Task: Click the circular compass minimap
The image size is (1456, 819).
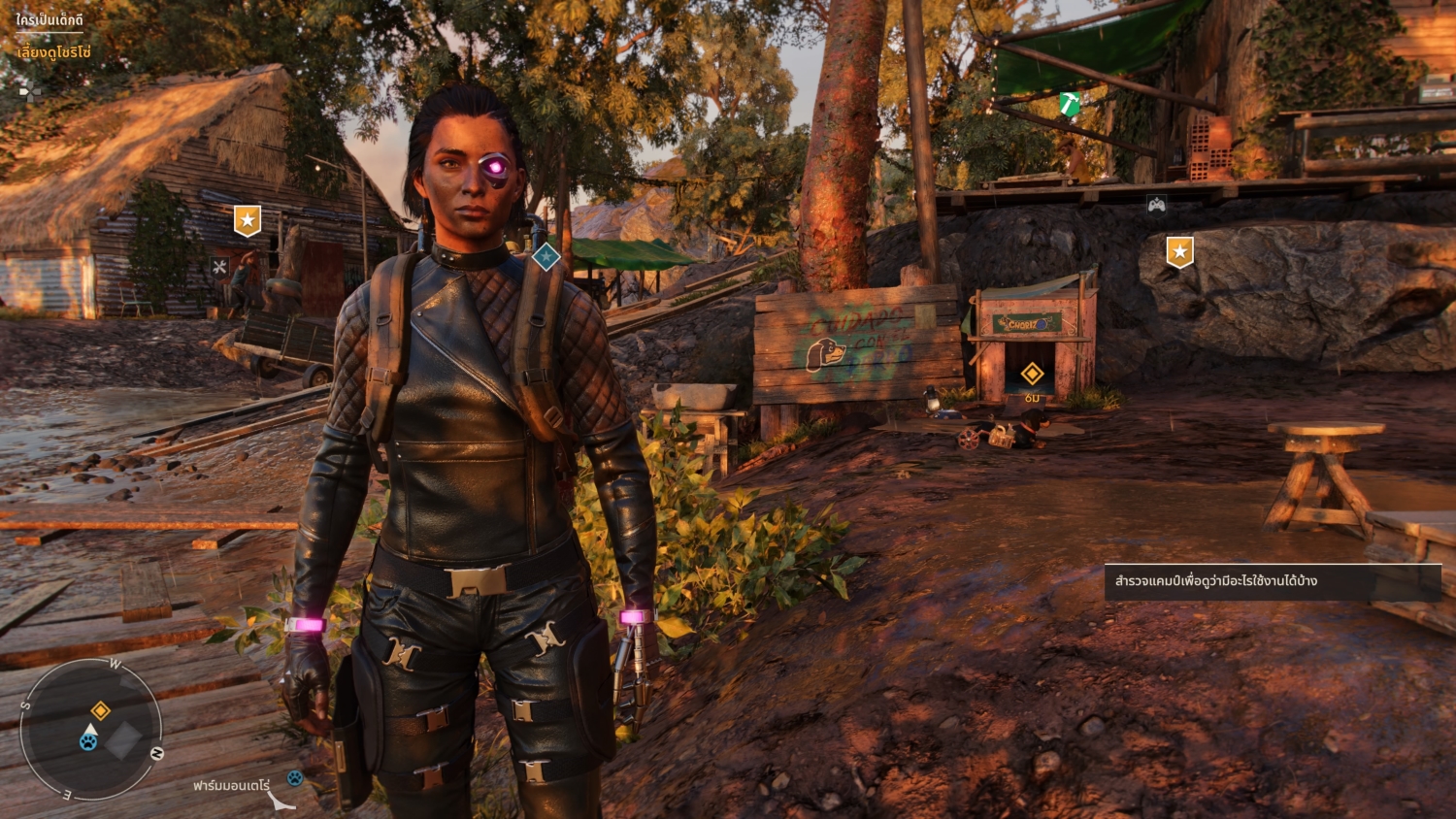Action: point(91,730)
